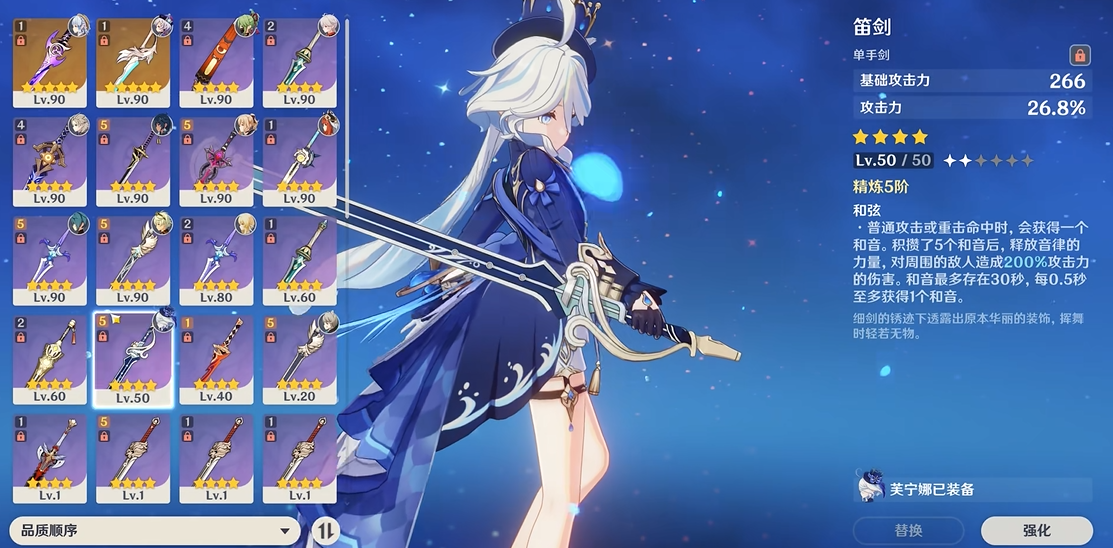
Task: Click the 替换 replace button
Action: pyautogui.click(x=908, y=530)
